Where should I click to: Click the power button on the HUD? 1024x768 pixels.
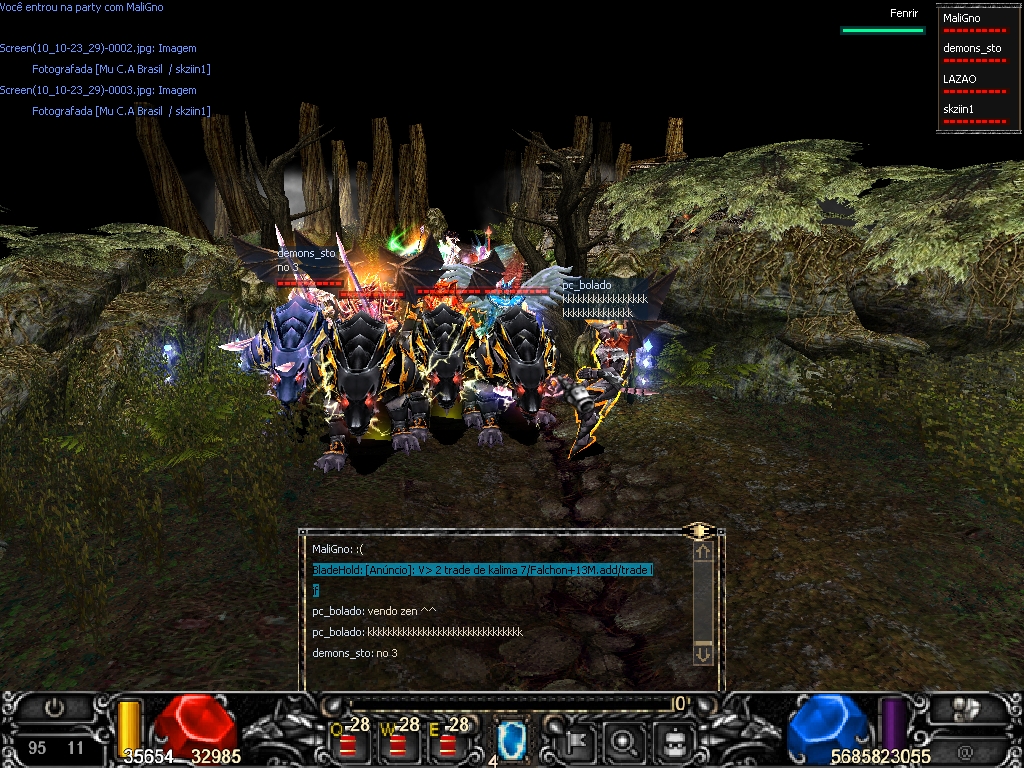click(x=54, y=709)
